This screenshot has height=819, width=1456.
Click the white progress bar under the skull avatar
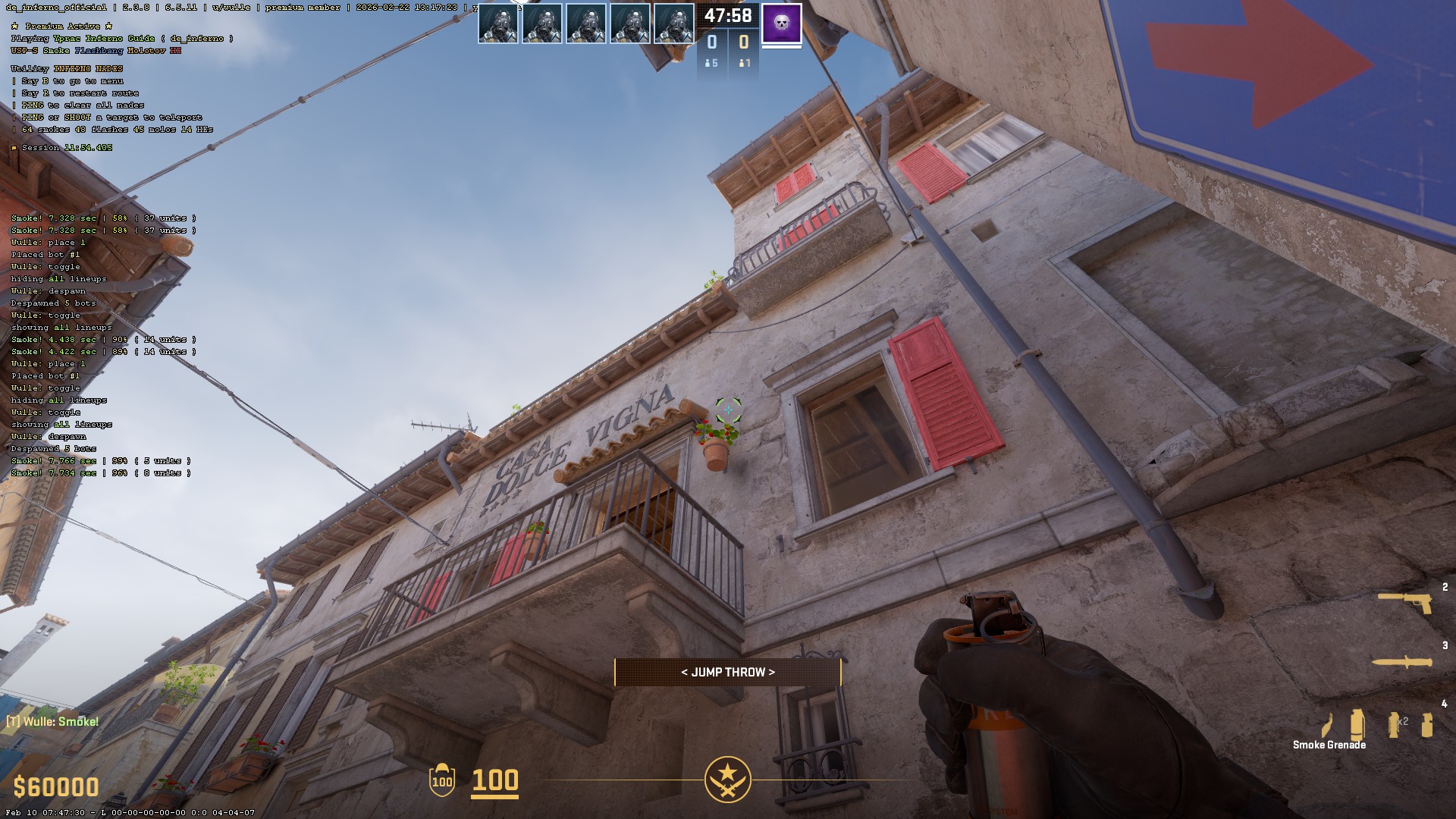780,48
